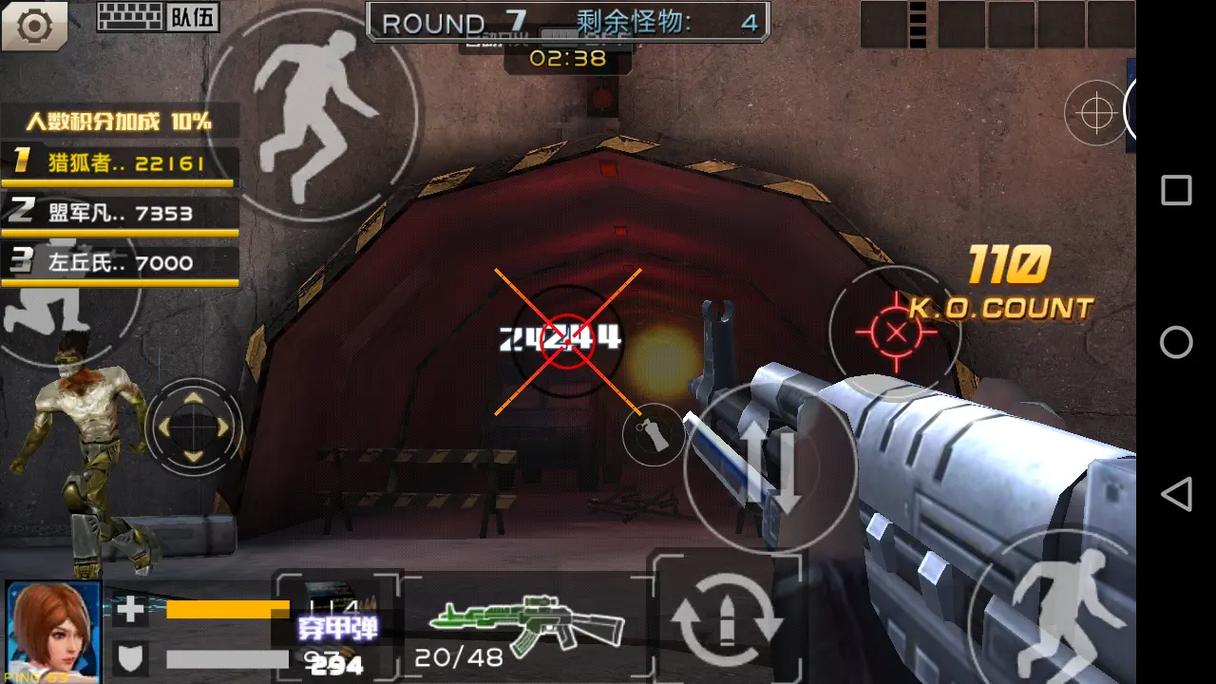This screenshot has height=684, width=1216.
Task: Select the 左丘氏 player score row
Action: pyautogui.click(x=120, y=263)
